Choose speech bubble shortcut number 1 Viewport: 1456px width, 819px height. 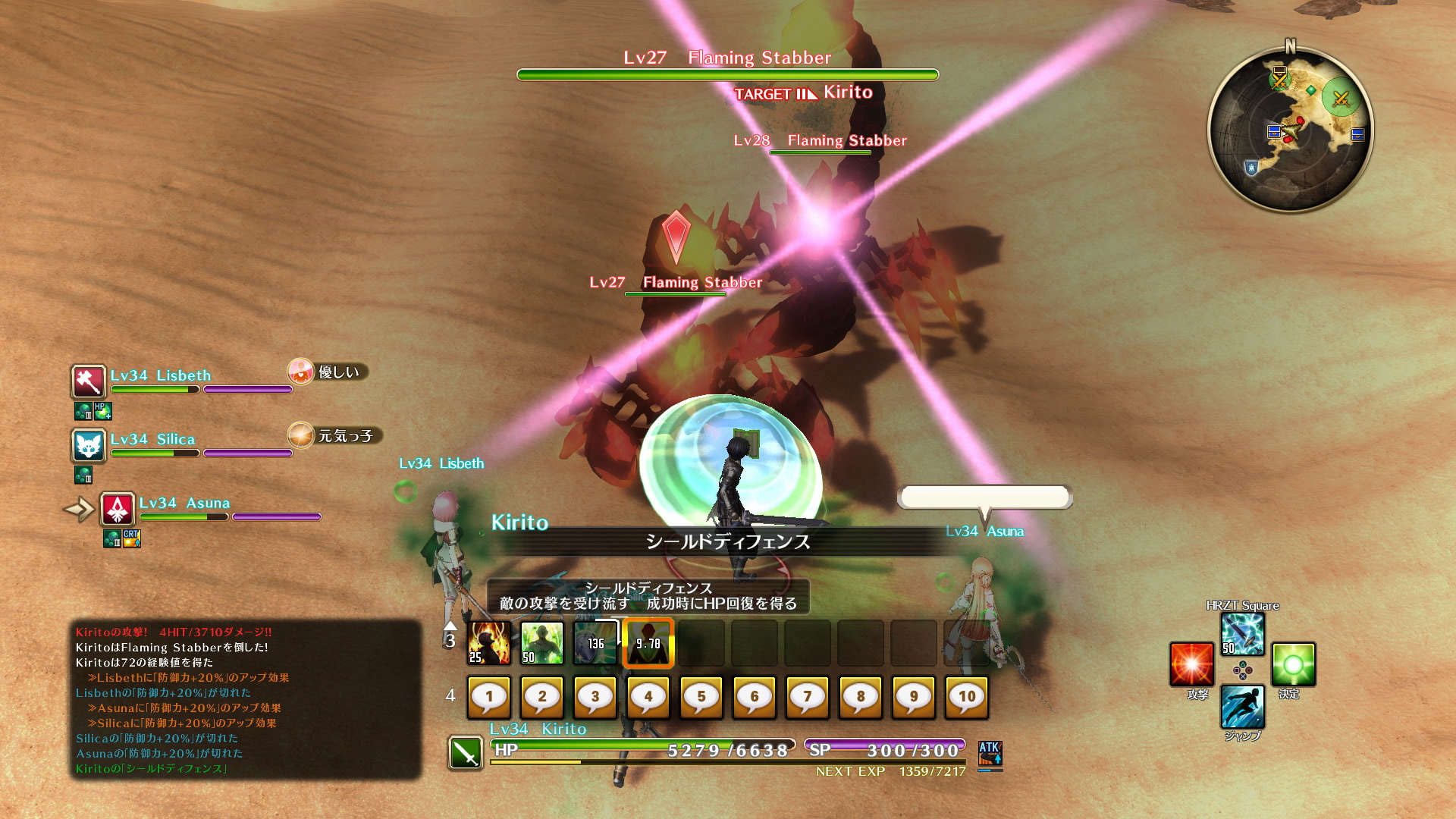pos(489,697)
